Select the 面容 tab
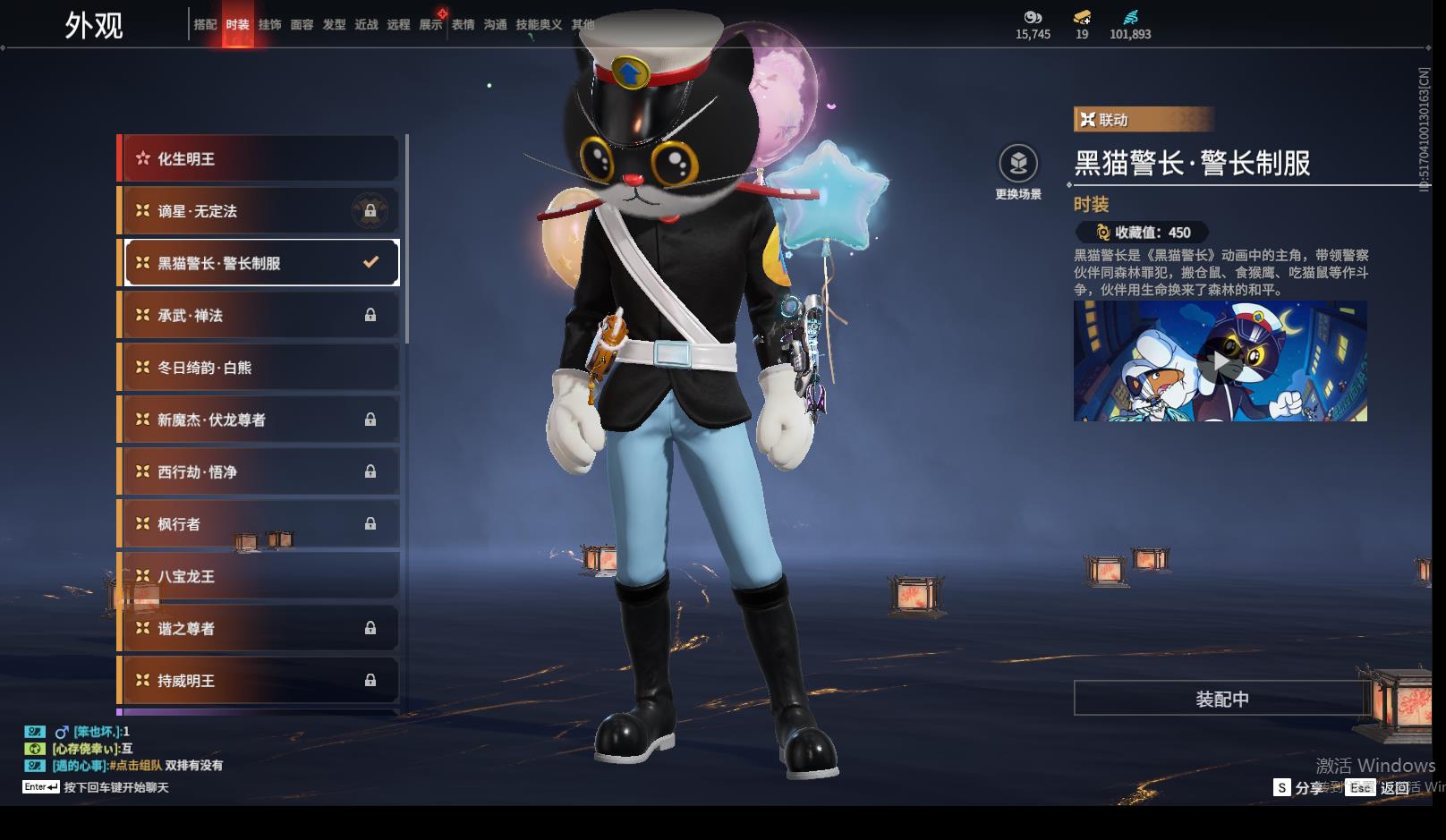 tap(302, 25)
